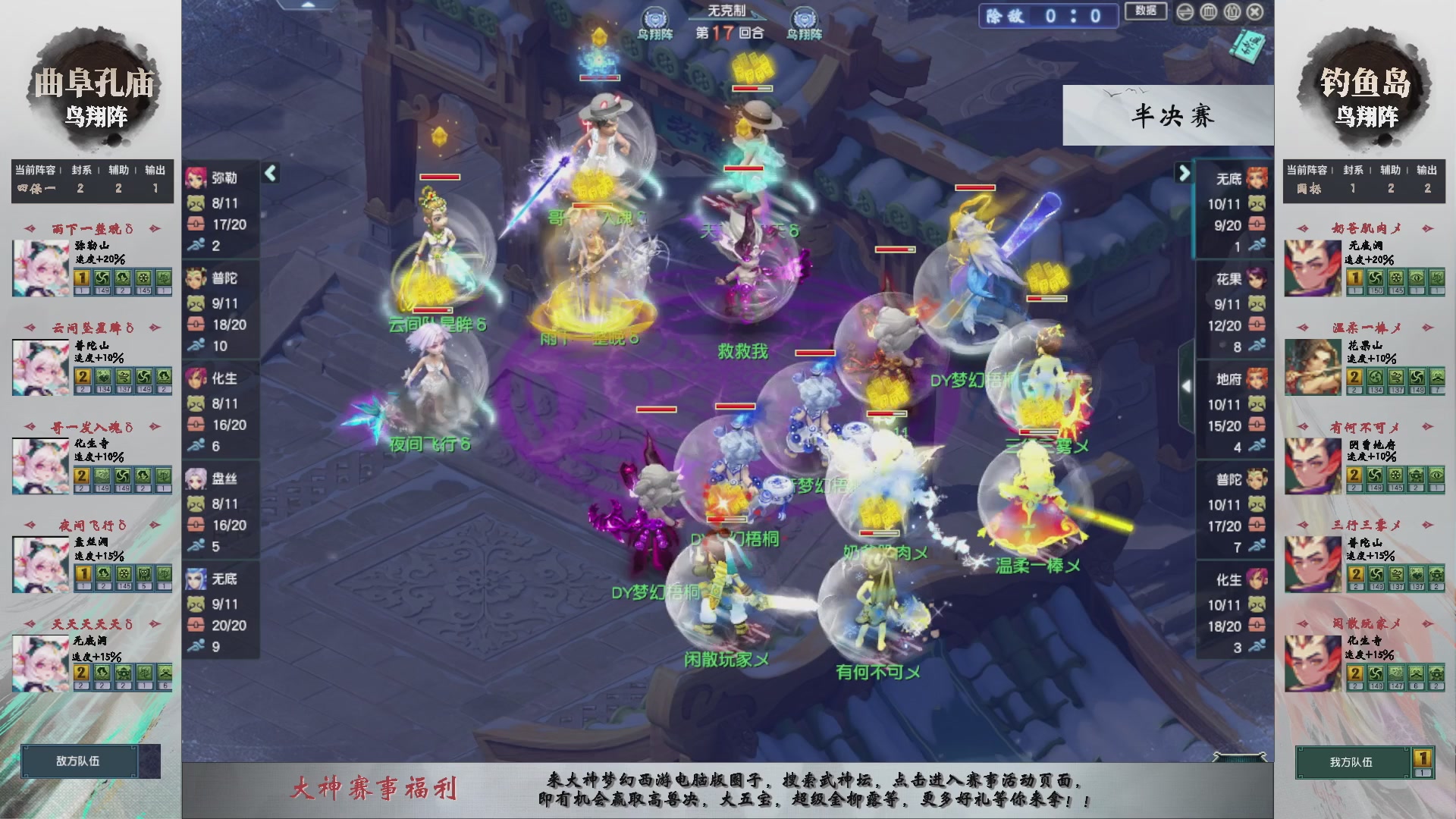This screenshot has height=819, width=1456.
Task: Click the swap arrows icon in top-right toolbar
Action: (1185, 12)
